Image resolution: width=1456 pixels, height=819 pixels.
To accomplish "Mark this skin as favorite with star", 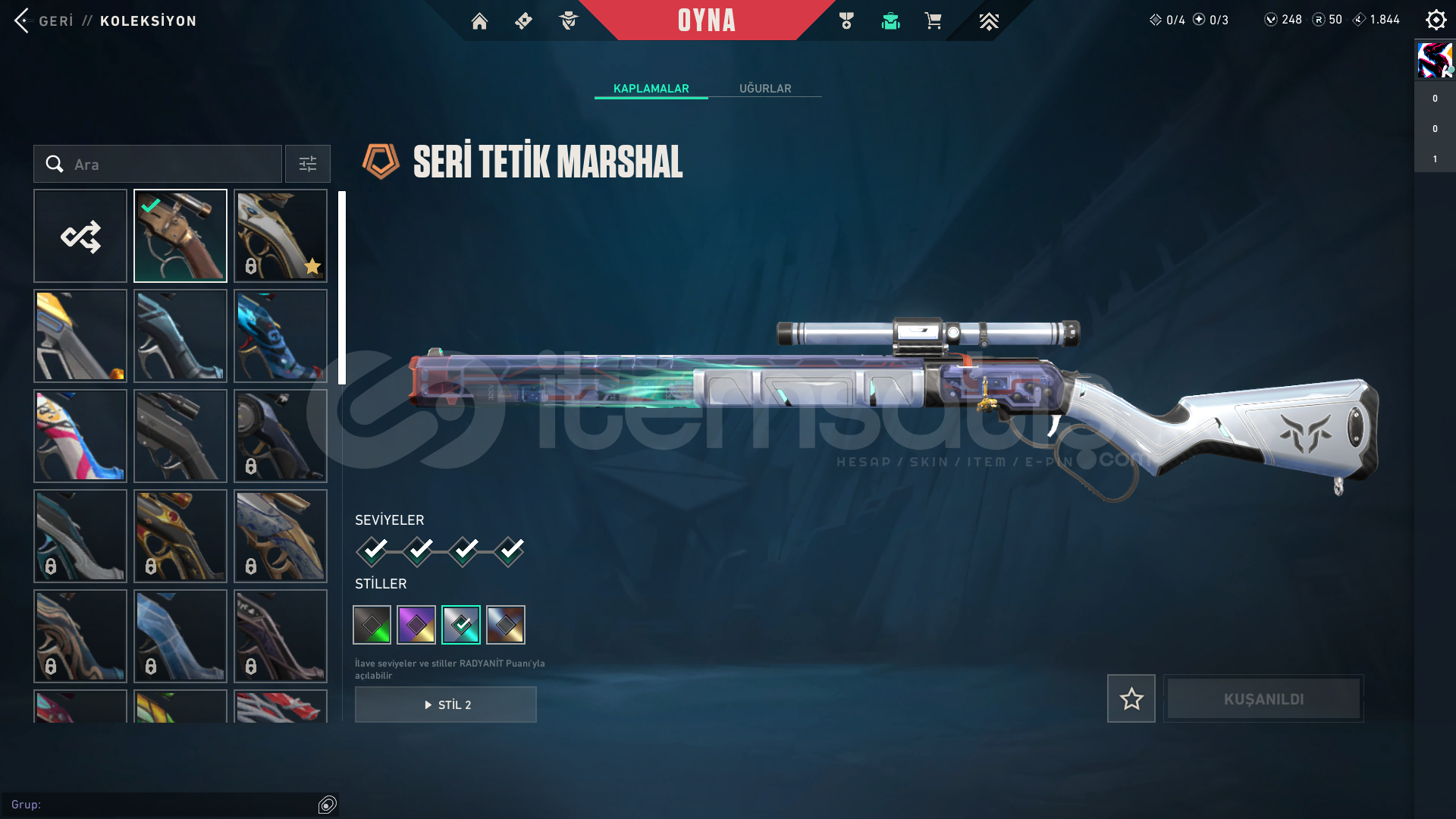I will [1131, 698].
